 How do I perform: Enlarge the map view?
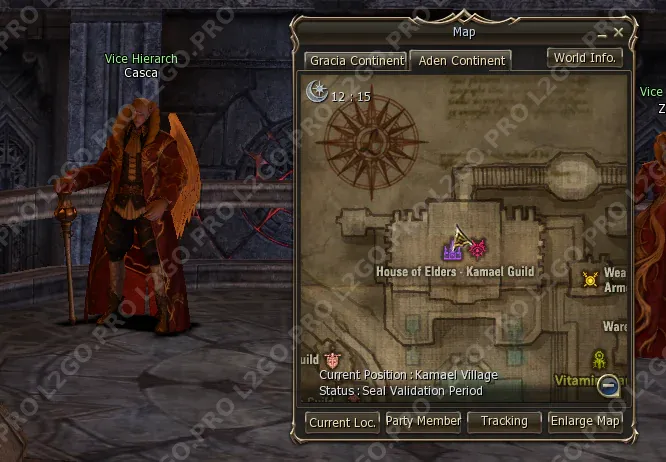click(x=585, y=422)
